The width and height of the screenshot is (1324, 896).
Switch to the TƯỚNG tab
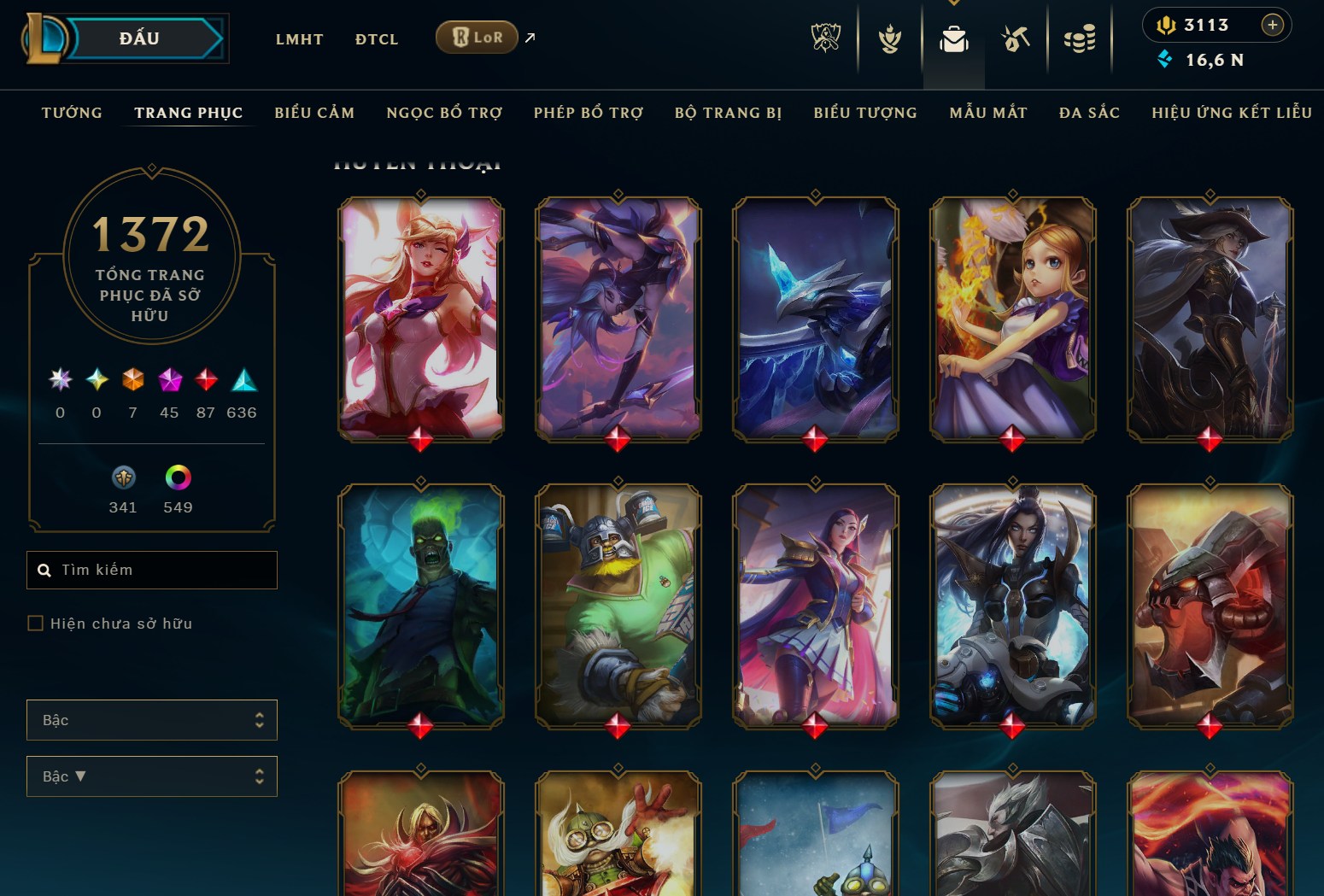click(x=72, y=112)
